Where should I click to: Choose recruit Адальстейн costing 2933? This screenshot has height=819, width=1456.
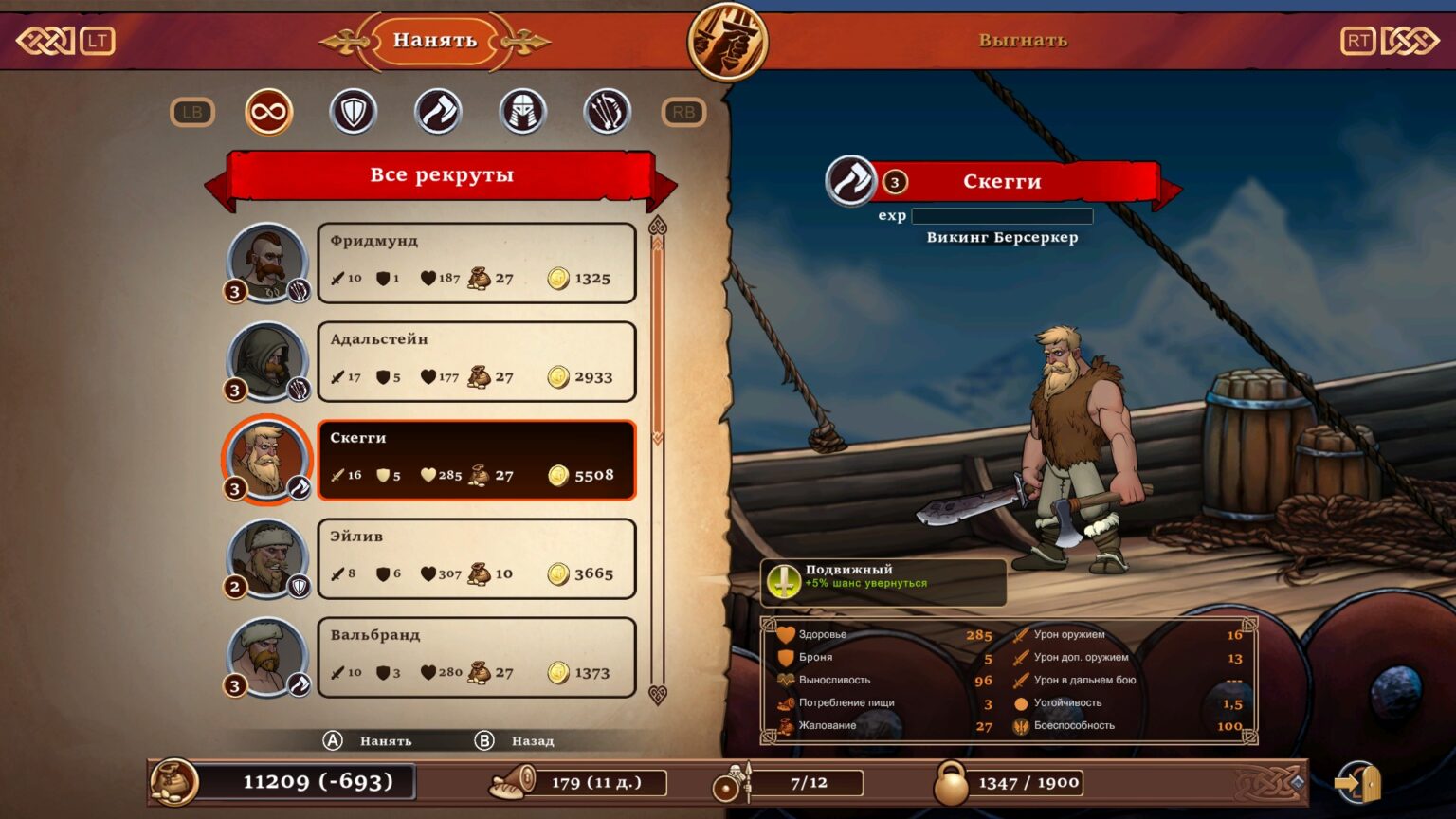pyautogui.click(x=476, y=362)
